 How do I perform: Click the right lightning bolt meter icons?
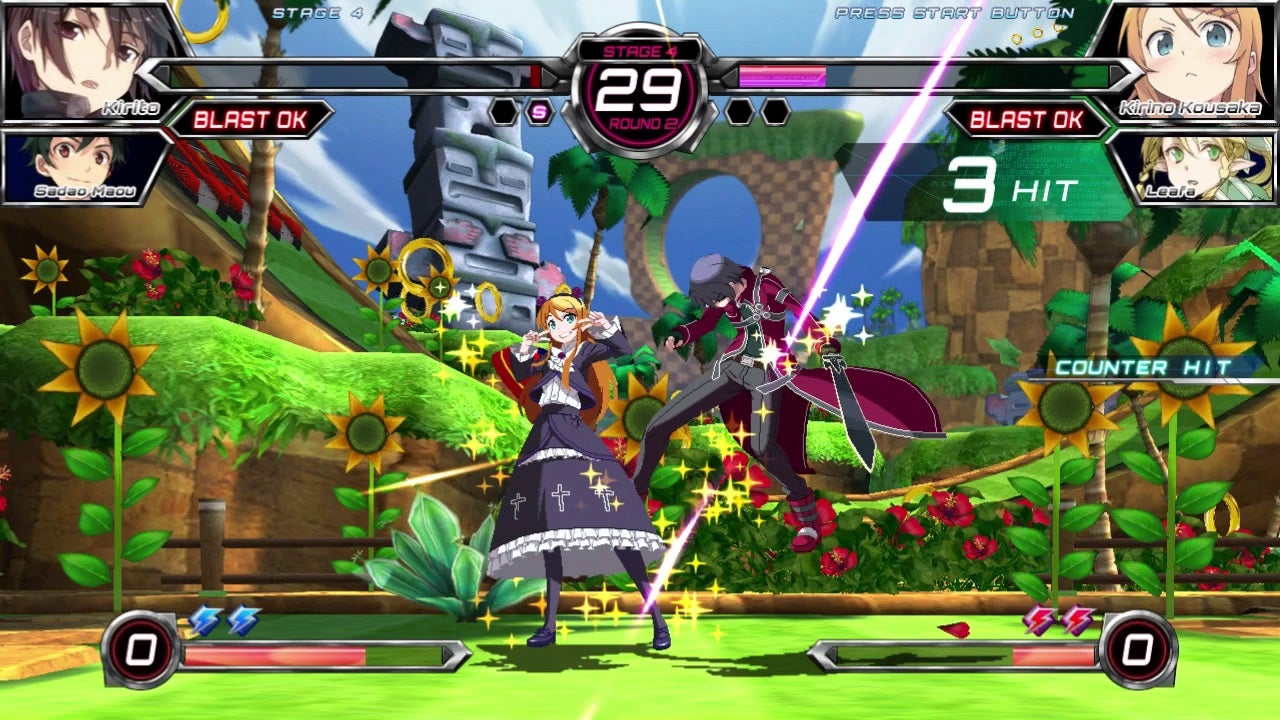[1055, 620]
